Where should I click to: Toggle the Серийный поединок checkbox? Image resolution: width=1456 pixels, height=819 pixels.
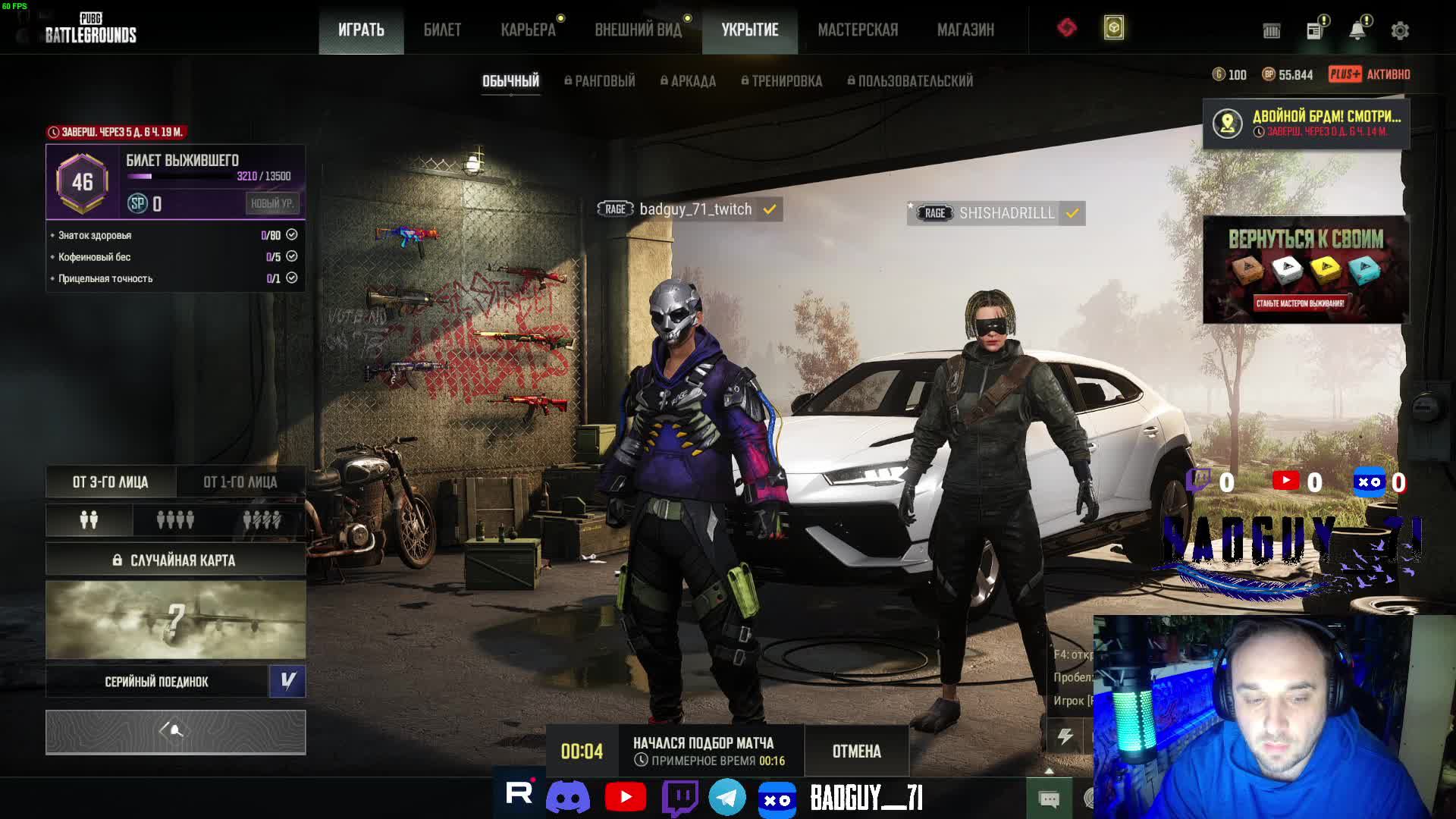coord(287,681)
